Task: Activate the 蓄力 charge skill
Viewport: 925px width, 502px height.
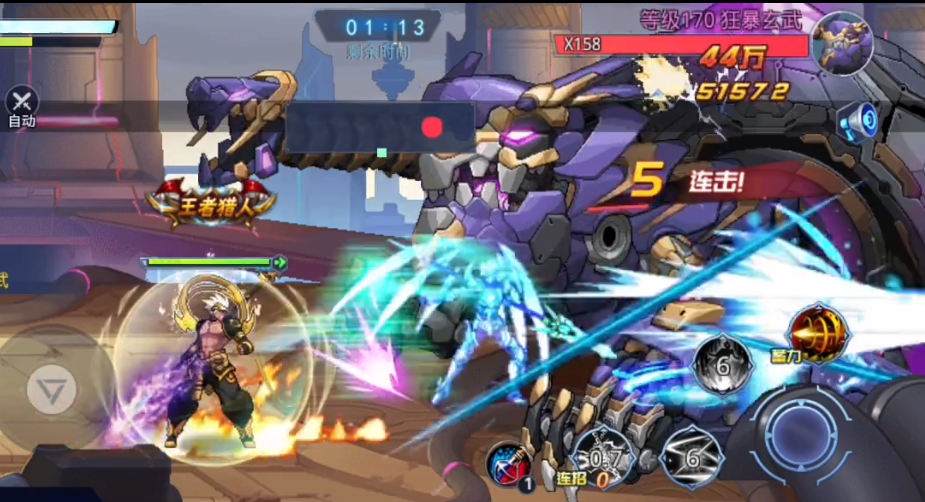Action: (x=816, y=333)
